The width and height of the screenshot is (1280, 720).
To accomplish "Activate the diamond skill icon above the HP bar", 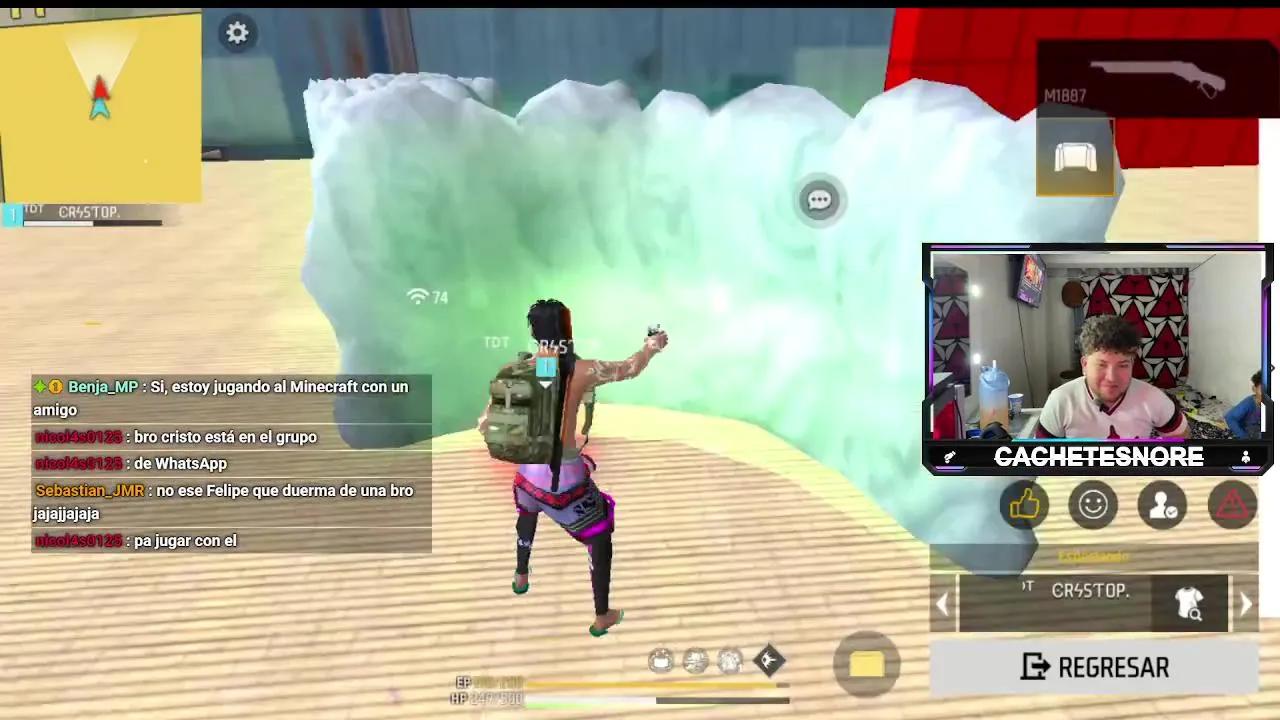I will click(x=767, y=660).
